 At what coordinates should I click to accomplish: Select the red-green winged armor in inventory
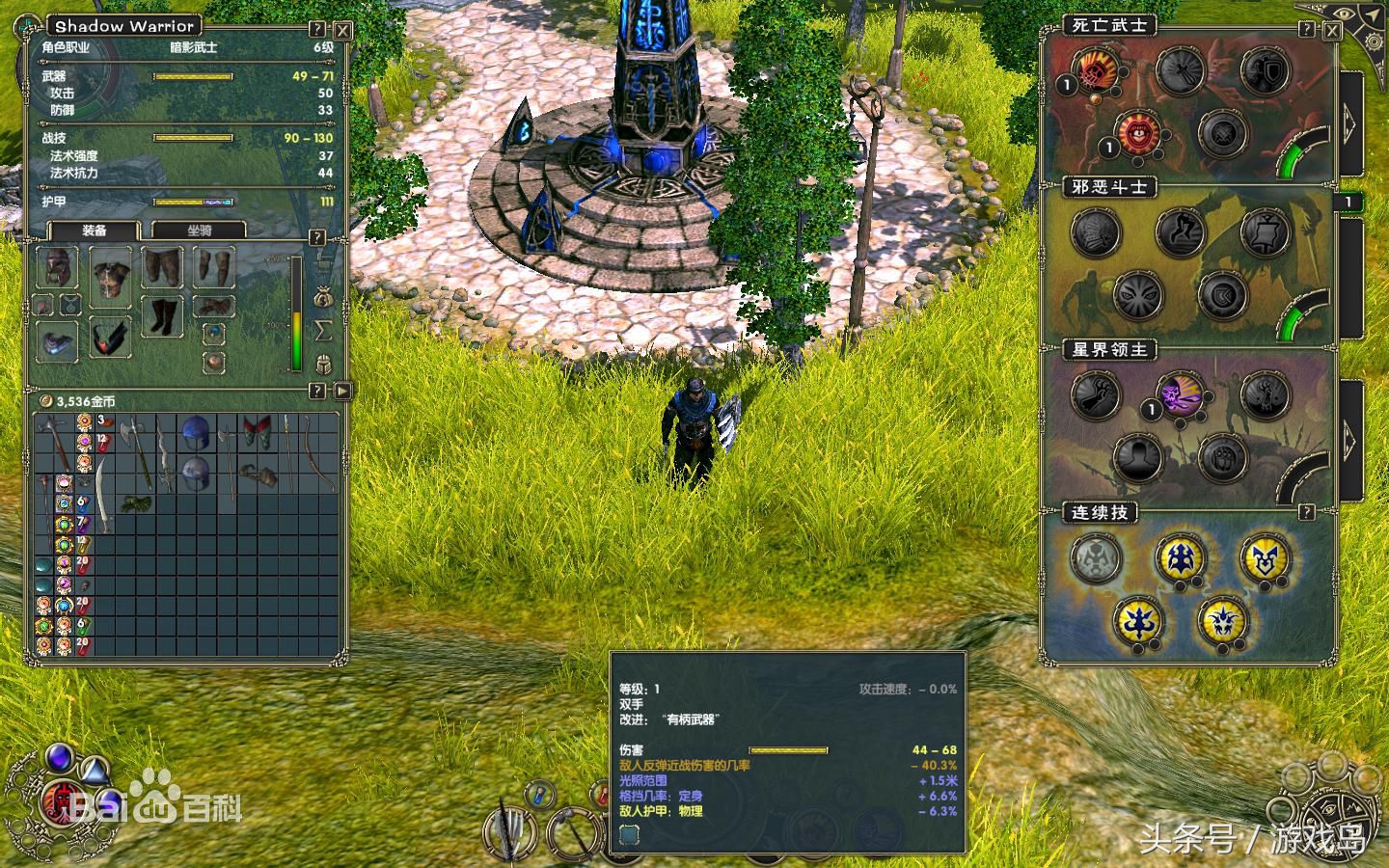256,431
